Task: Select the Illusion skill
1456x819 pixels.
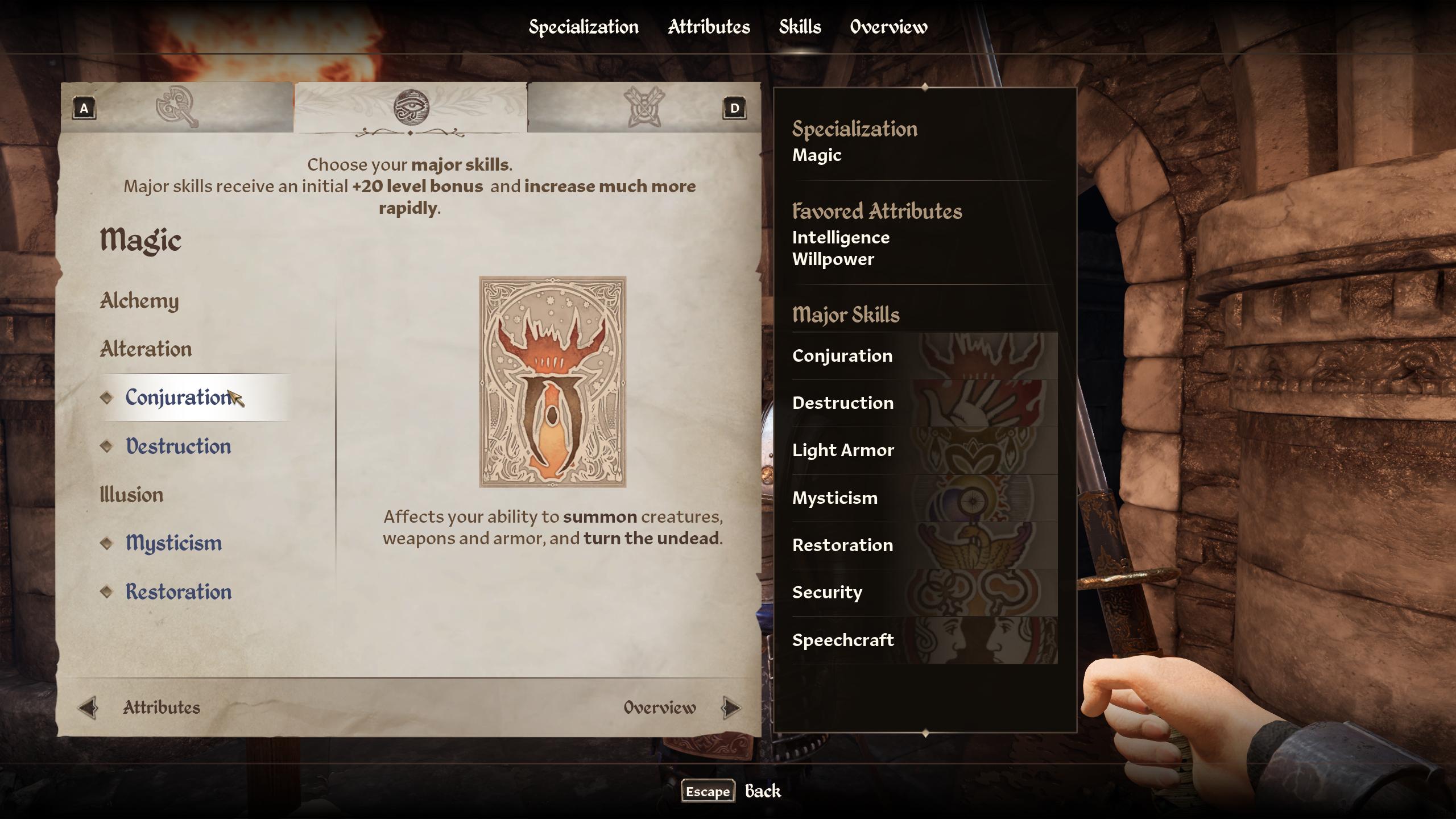Action: (131, 495)
